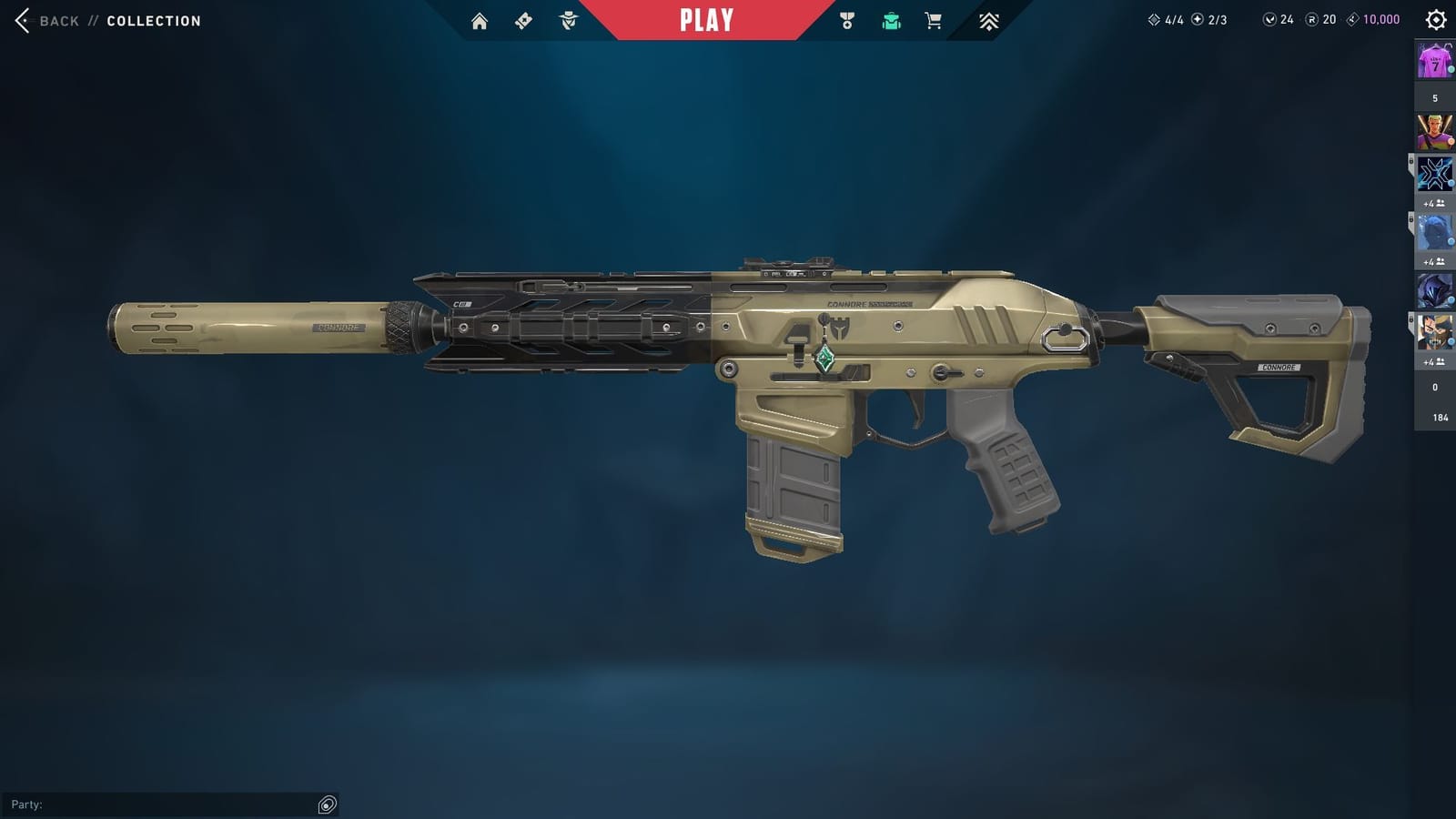Screen dimensions: 1456x819
Task: Switch to the Collection breadcrumb tab
Action: pyautogui.click(x=152, y=20)
